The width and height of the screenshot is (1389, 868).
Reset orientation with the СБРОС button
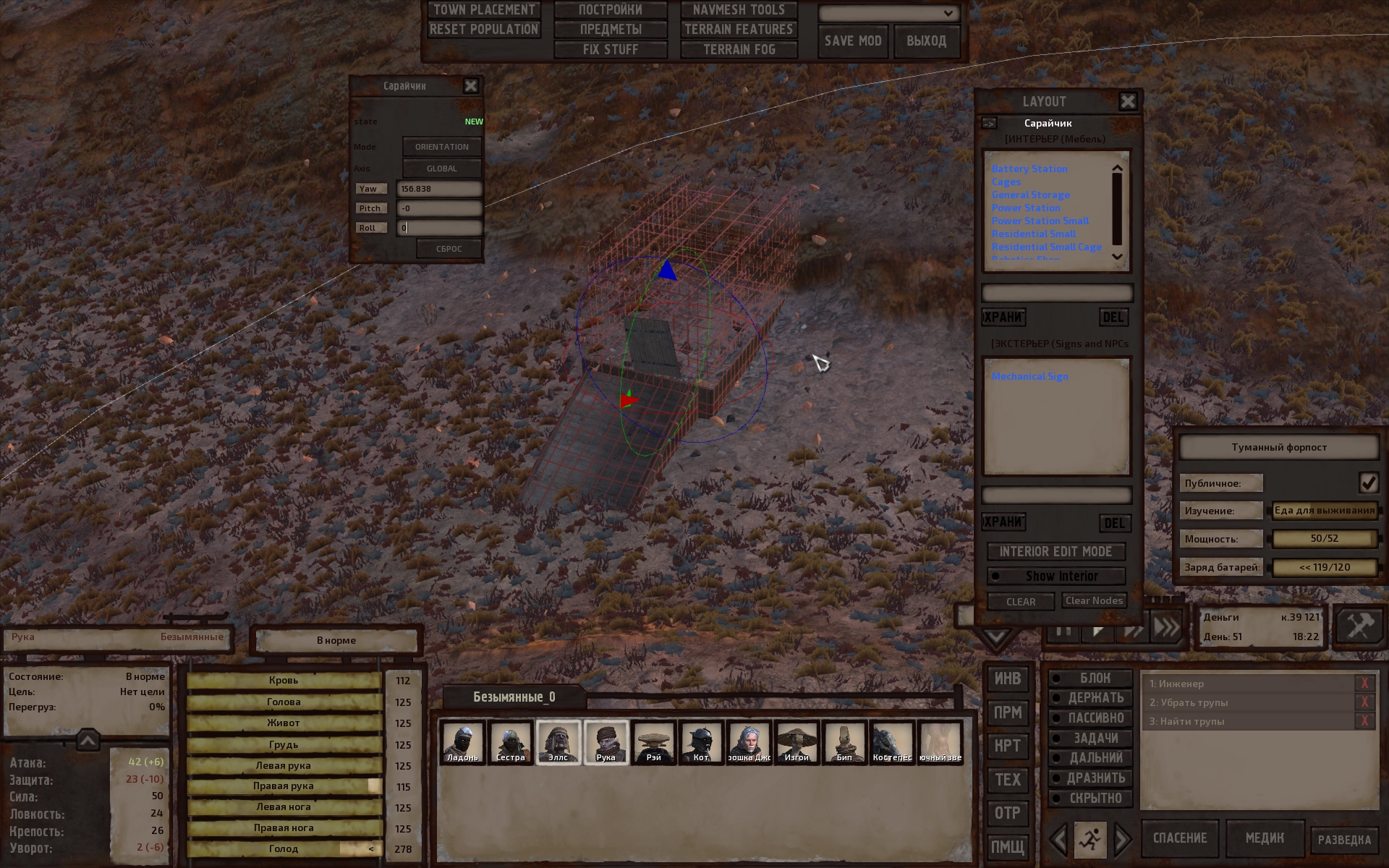[449, 249]
